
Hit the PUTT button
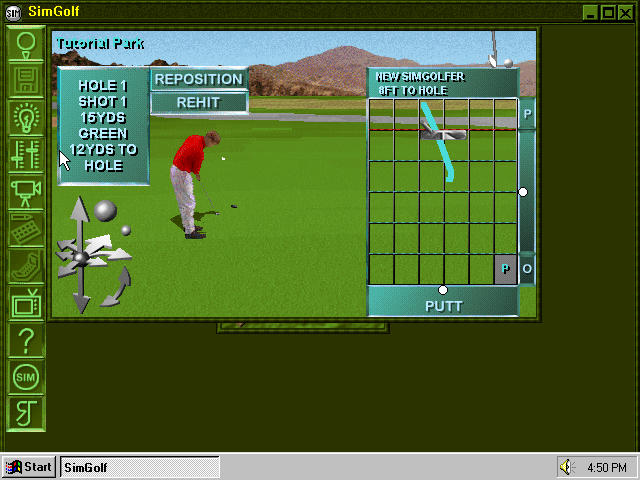(443, 305)
